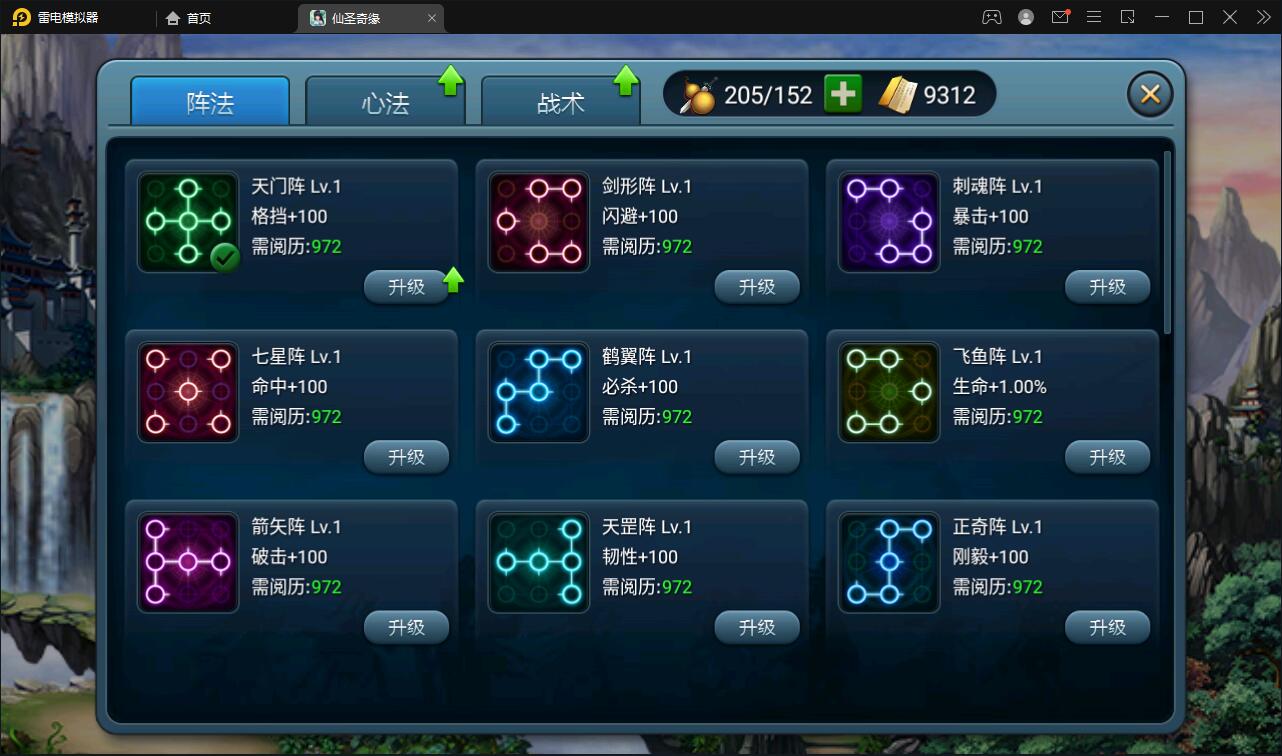This screenshot has width=1282, height=756.
Task: Click the green checkmark on 天门阵
Action: 225,257
